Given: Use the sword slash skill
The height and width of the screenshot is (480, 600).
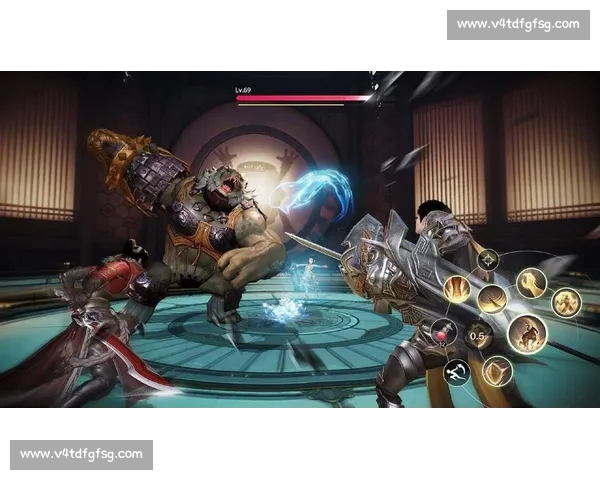Looking at the screenshot, I should (x=492, y=298).
